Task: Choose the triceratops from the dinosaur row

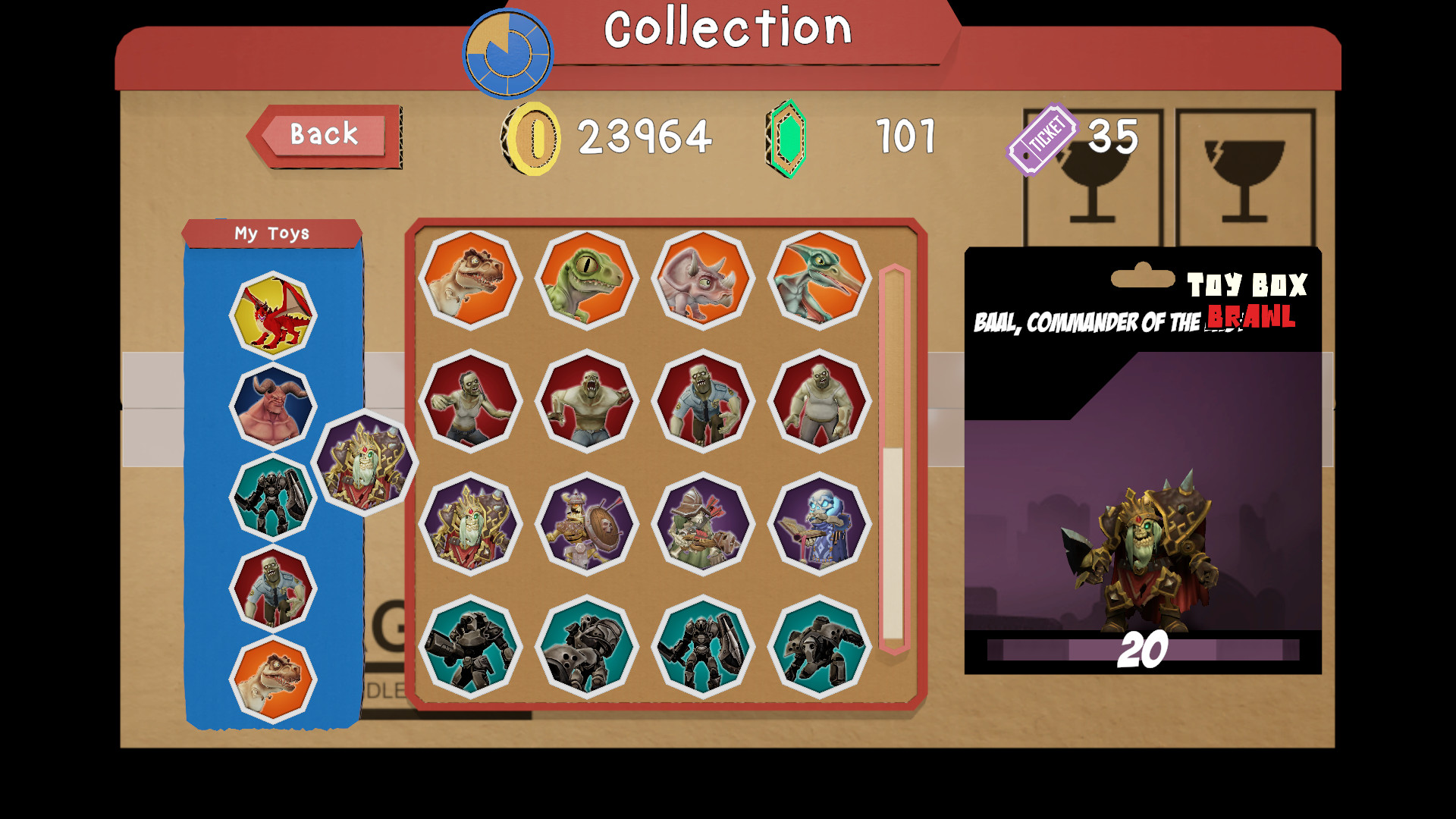Action: (x=701, y=279)
